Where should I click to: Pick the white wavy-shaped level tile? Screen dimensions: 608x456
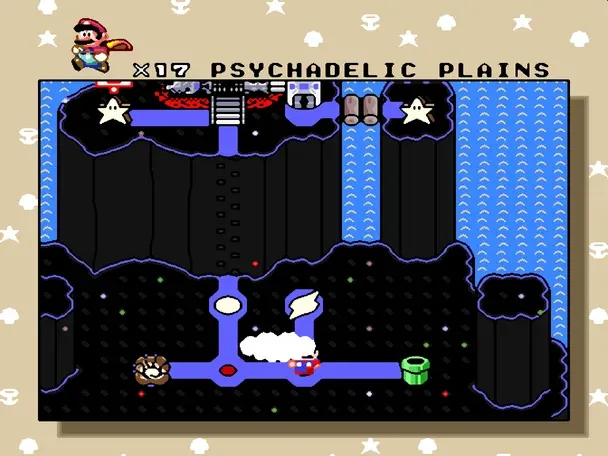[x=301, y=303]
